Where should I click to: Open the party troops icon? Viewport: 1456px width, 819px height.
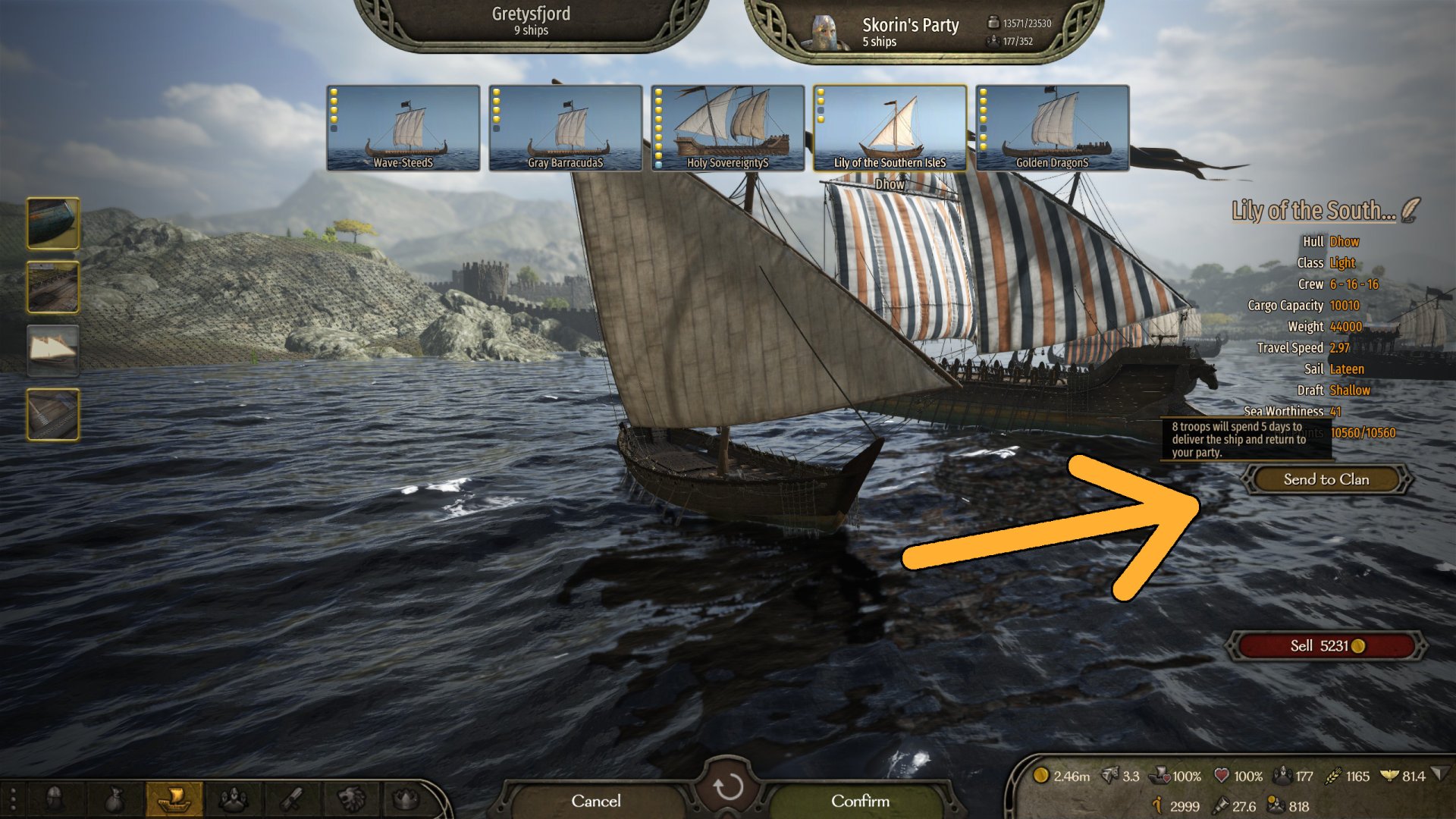pos(233,799)
